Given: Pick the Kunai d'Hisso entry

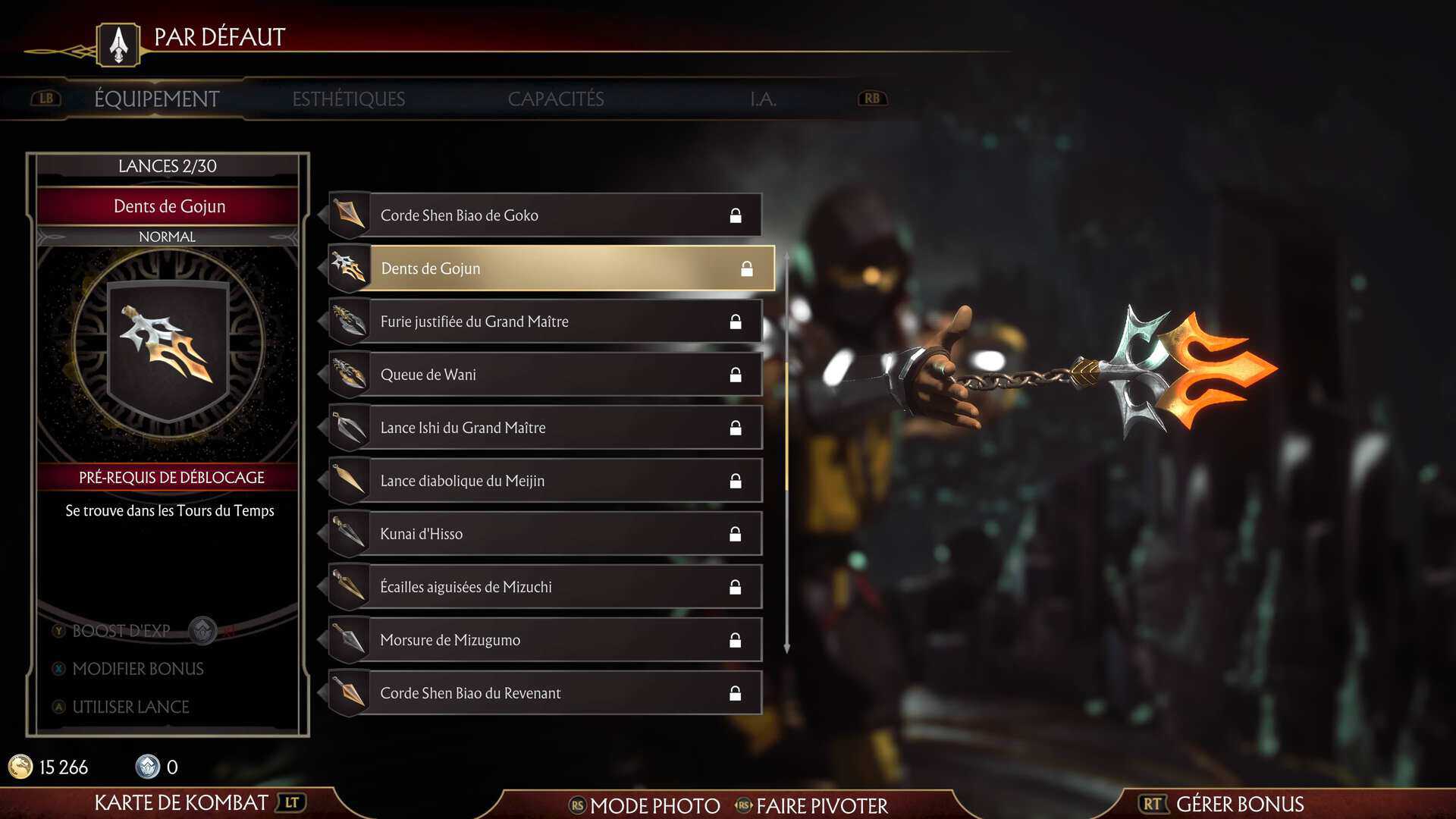Looking at the screenshot, I should pyautogui.click(x=544, y=534).
